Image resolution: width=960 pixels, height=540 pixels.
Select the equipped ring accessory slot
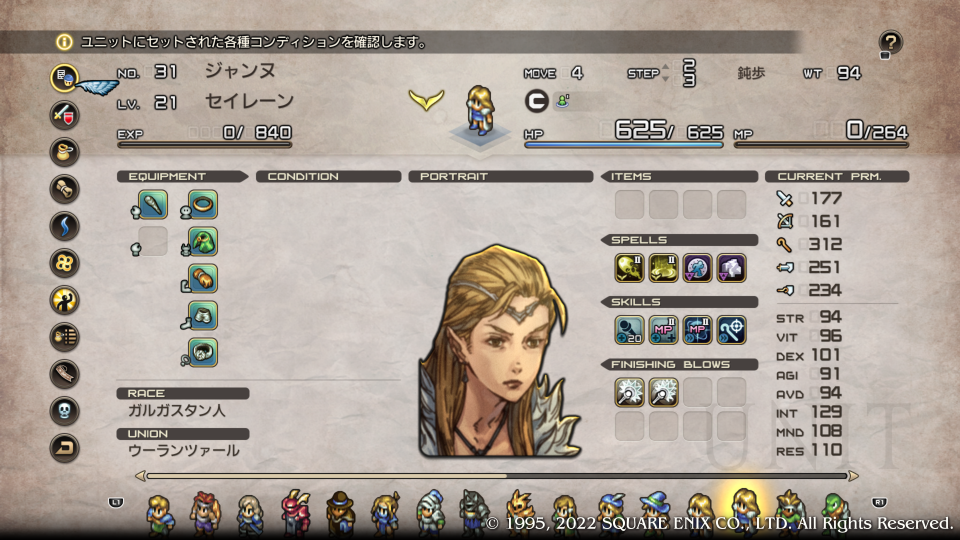coord(203,205)
